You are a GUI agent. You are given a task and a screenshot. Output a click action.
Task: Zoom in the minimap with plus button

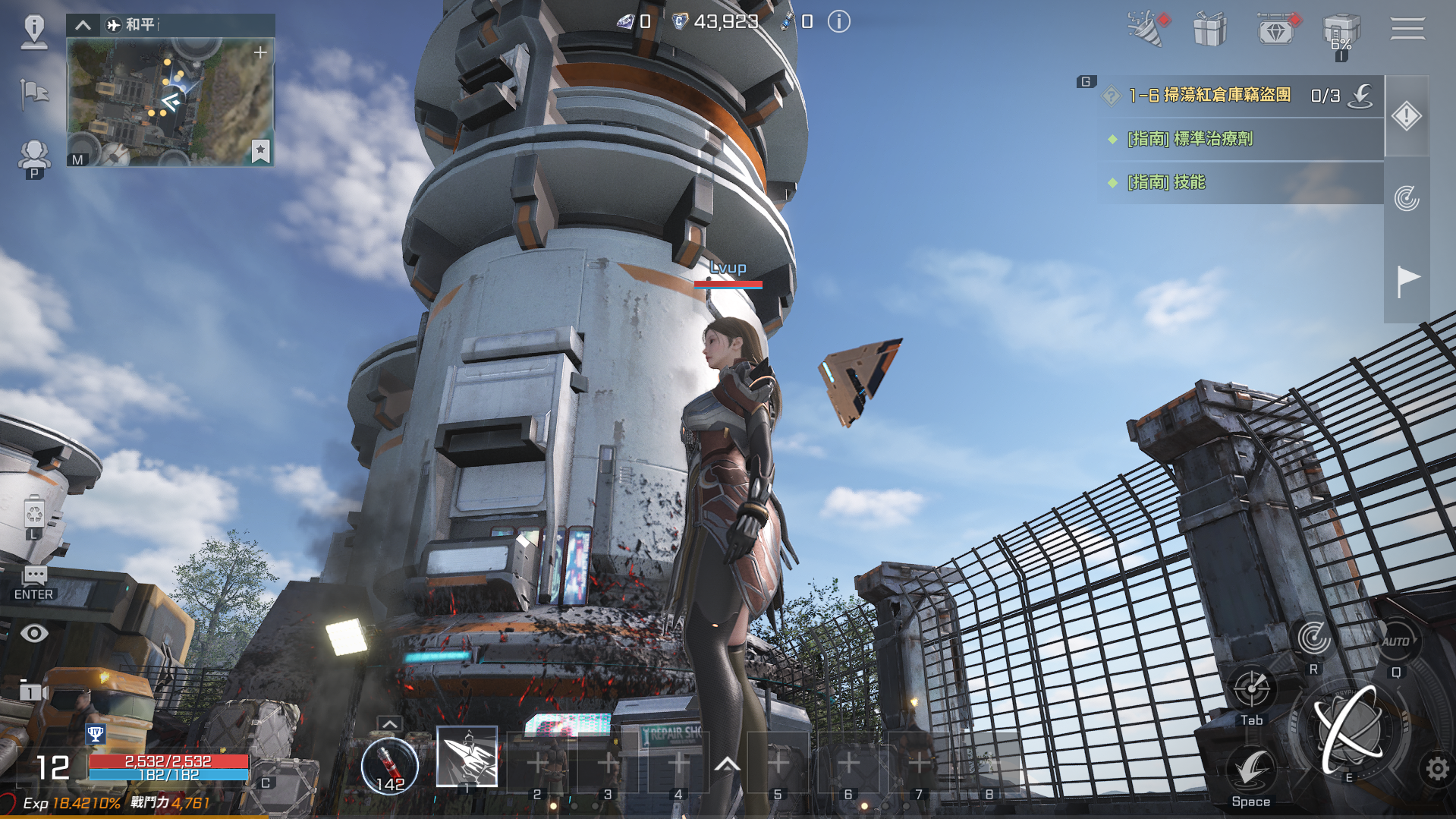260,52
